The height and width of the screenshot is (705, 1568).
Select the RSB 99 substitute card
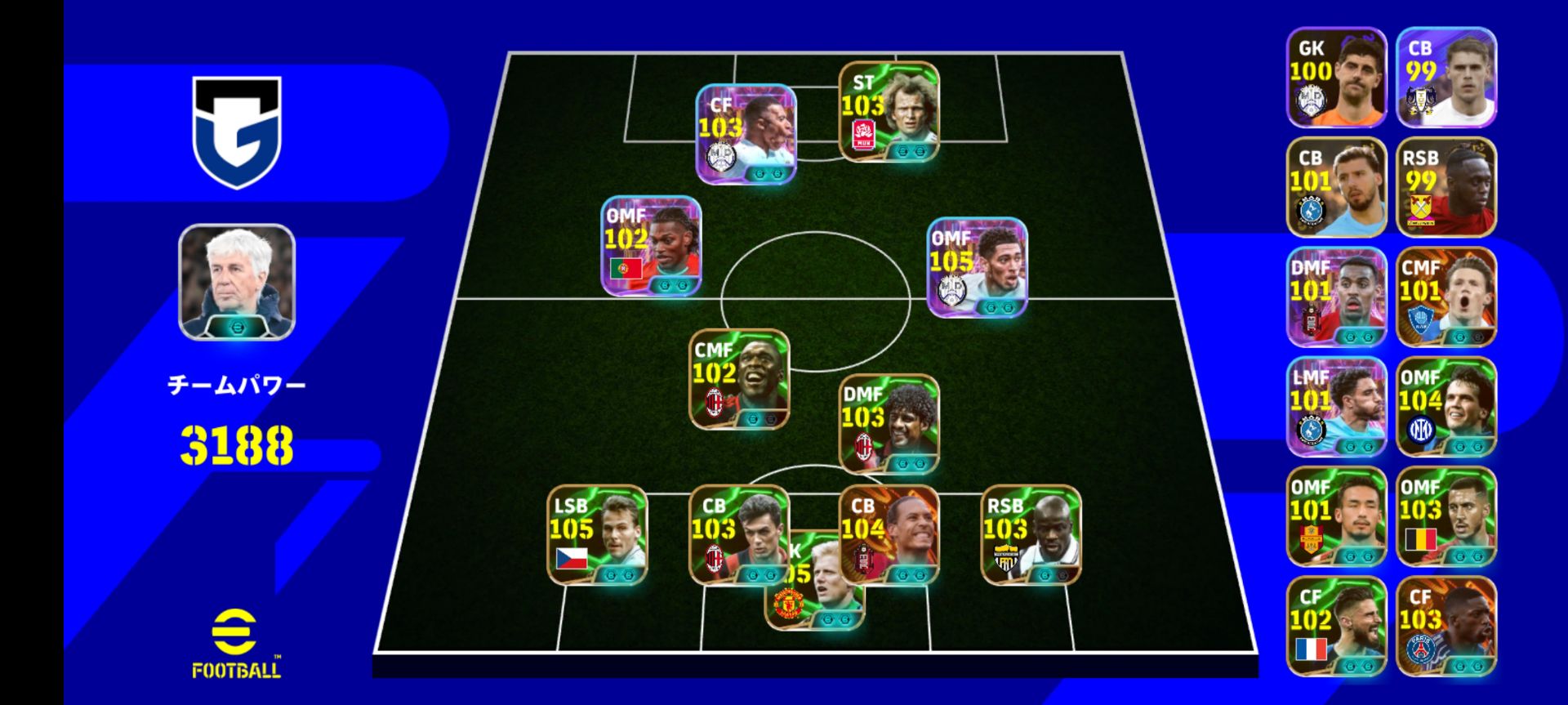coord(1445,187)
